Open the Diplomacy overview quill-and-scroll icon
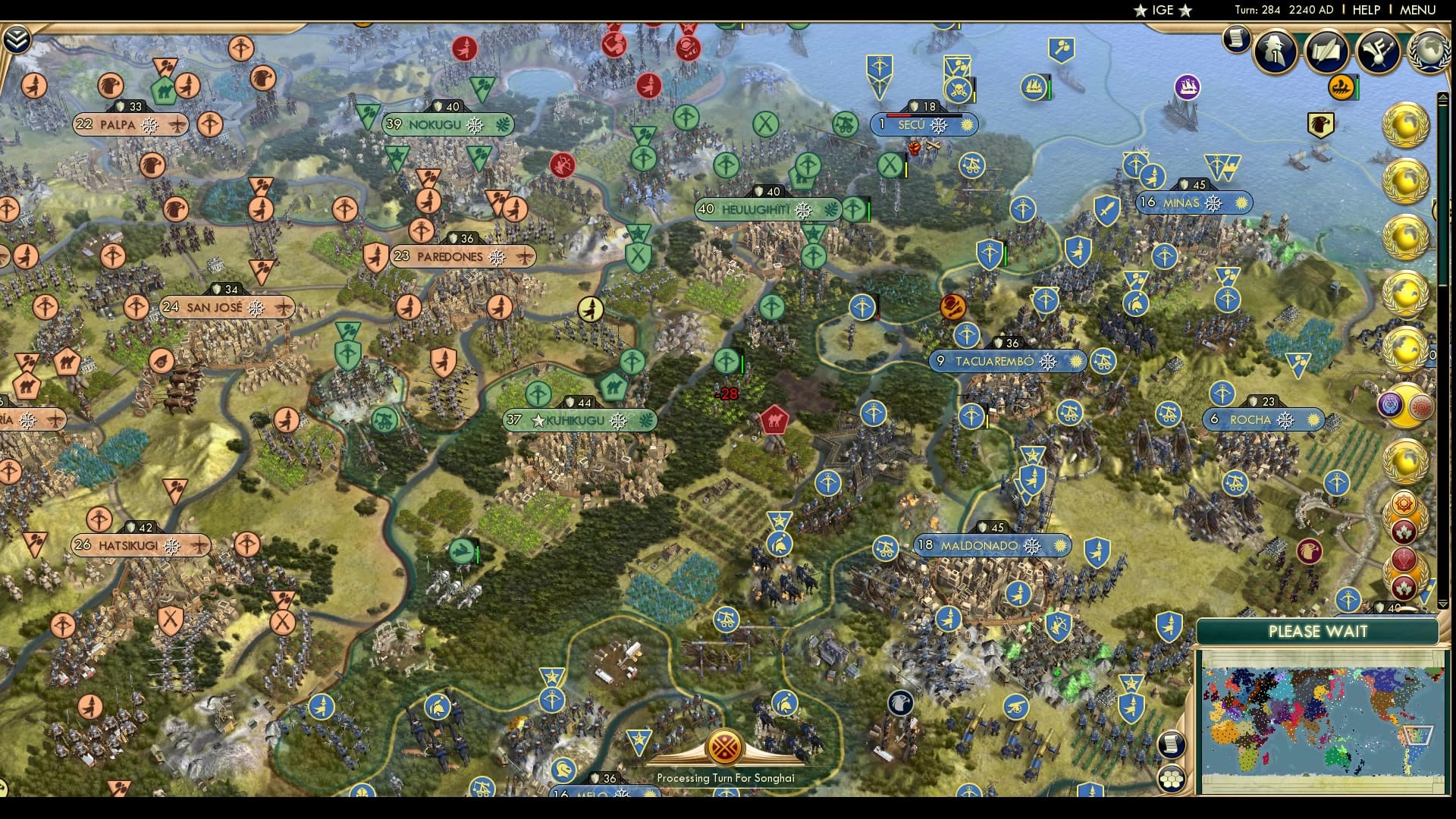 (x=1326, y=52)
